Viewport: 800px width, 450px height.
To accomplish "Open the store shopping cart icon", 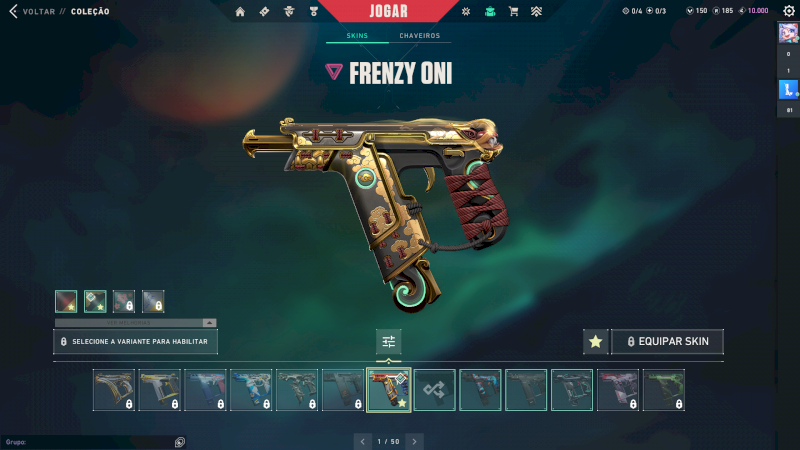I will [513, 11].
